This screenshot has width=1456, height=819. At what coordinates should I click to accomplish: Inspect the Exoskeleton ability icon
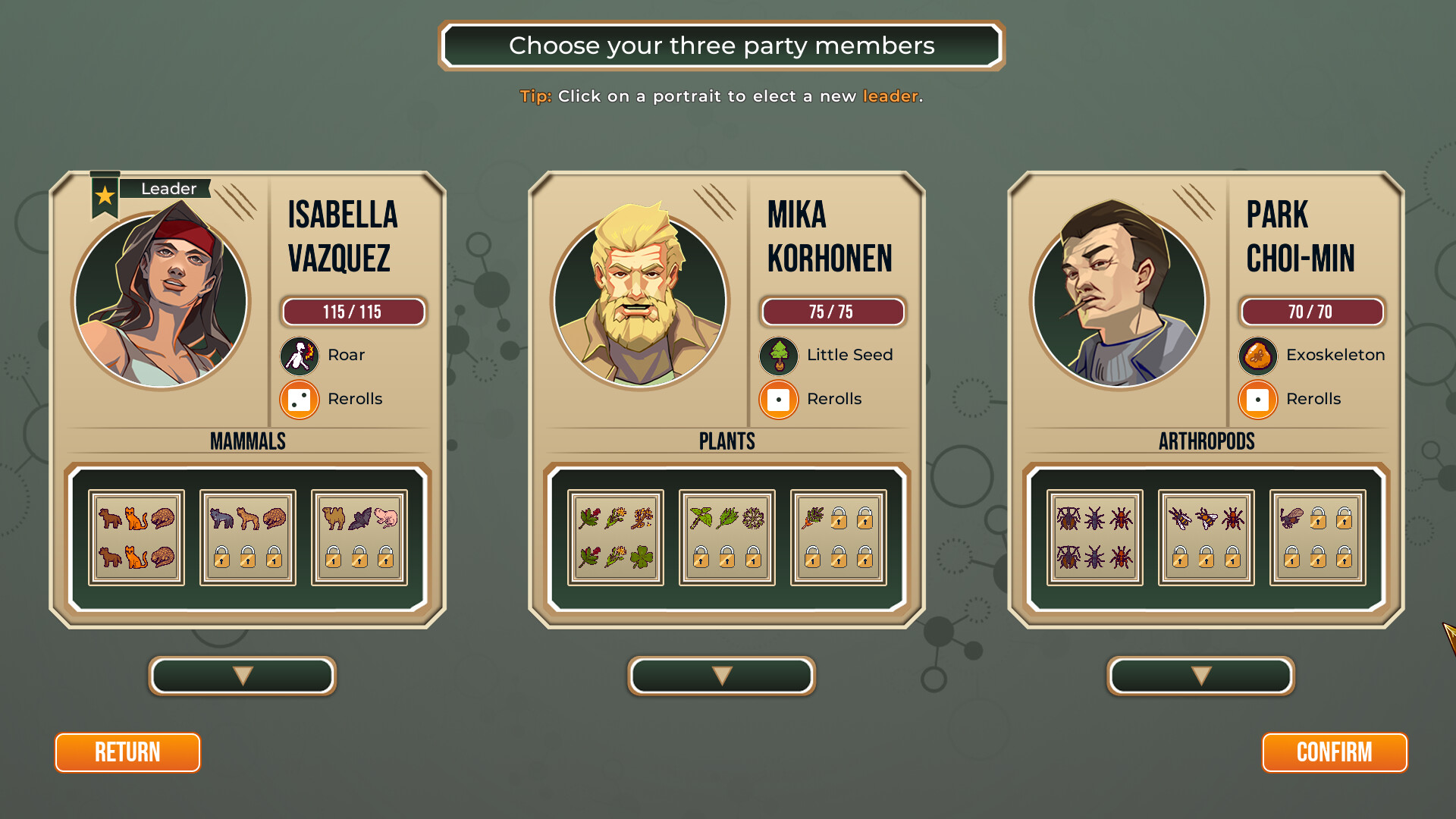[x=1258, y=356]
